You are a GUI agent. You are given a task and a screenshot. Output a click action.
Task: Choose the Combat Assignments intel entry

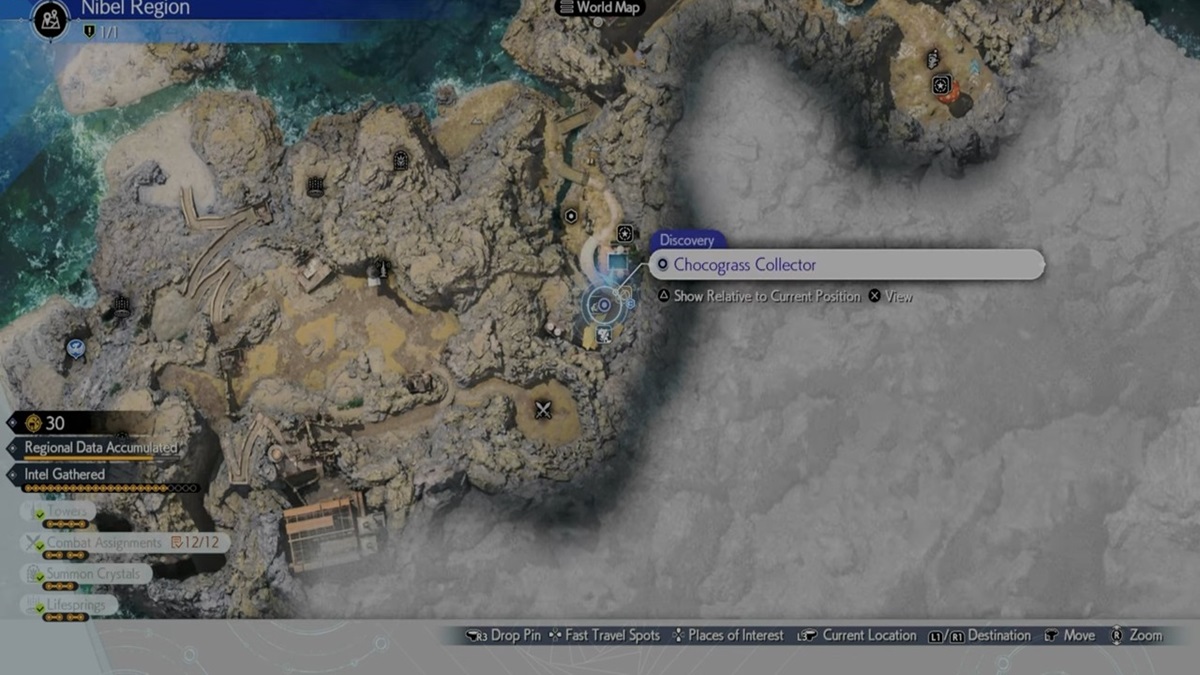click(x=104, y=543)
